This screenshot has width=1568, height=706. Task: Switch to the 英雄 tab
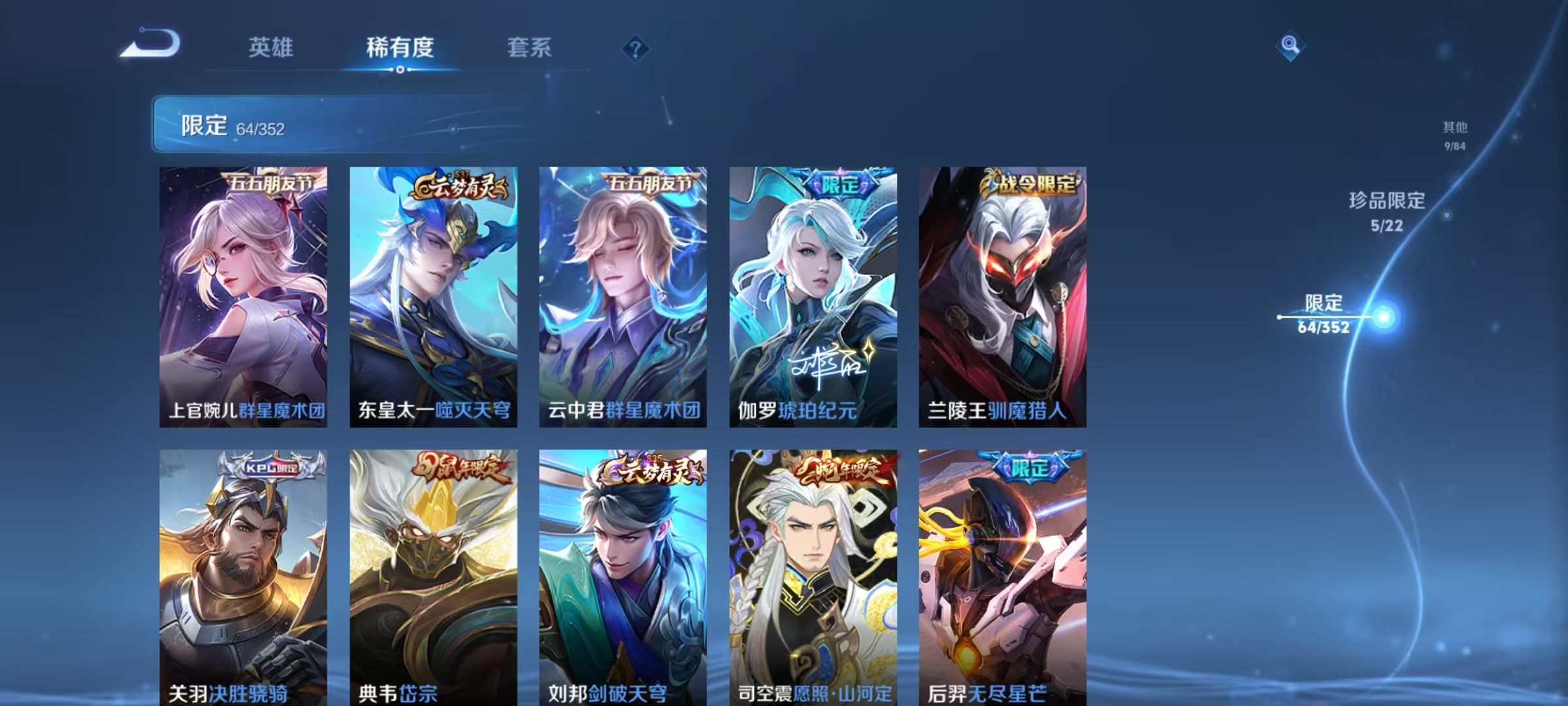point(270,48)
